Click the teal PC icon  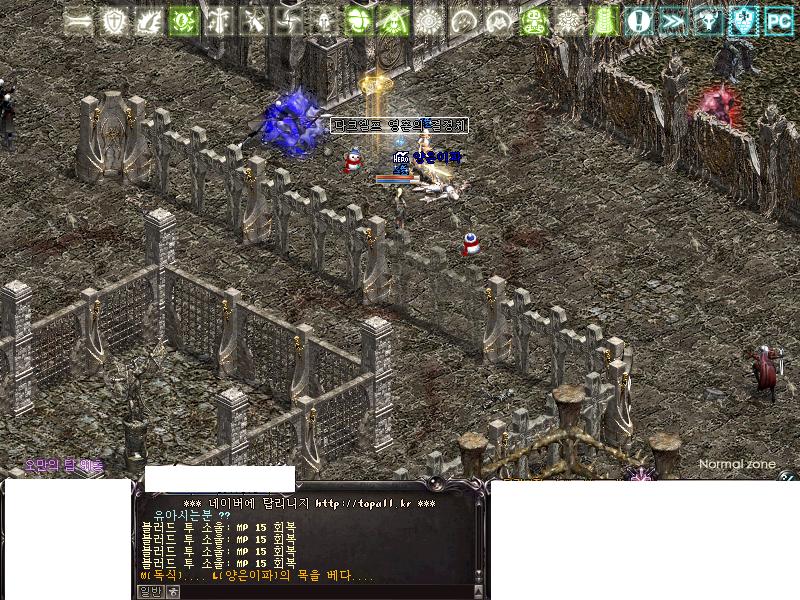click(779, 20)
